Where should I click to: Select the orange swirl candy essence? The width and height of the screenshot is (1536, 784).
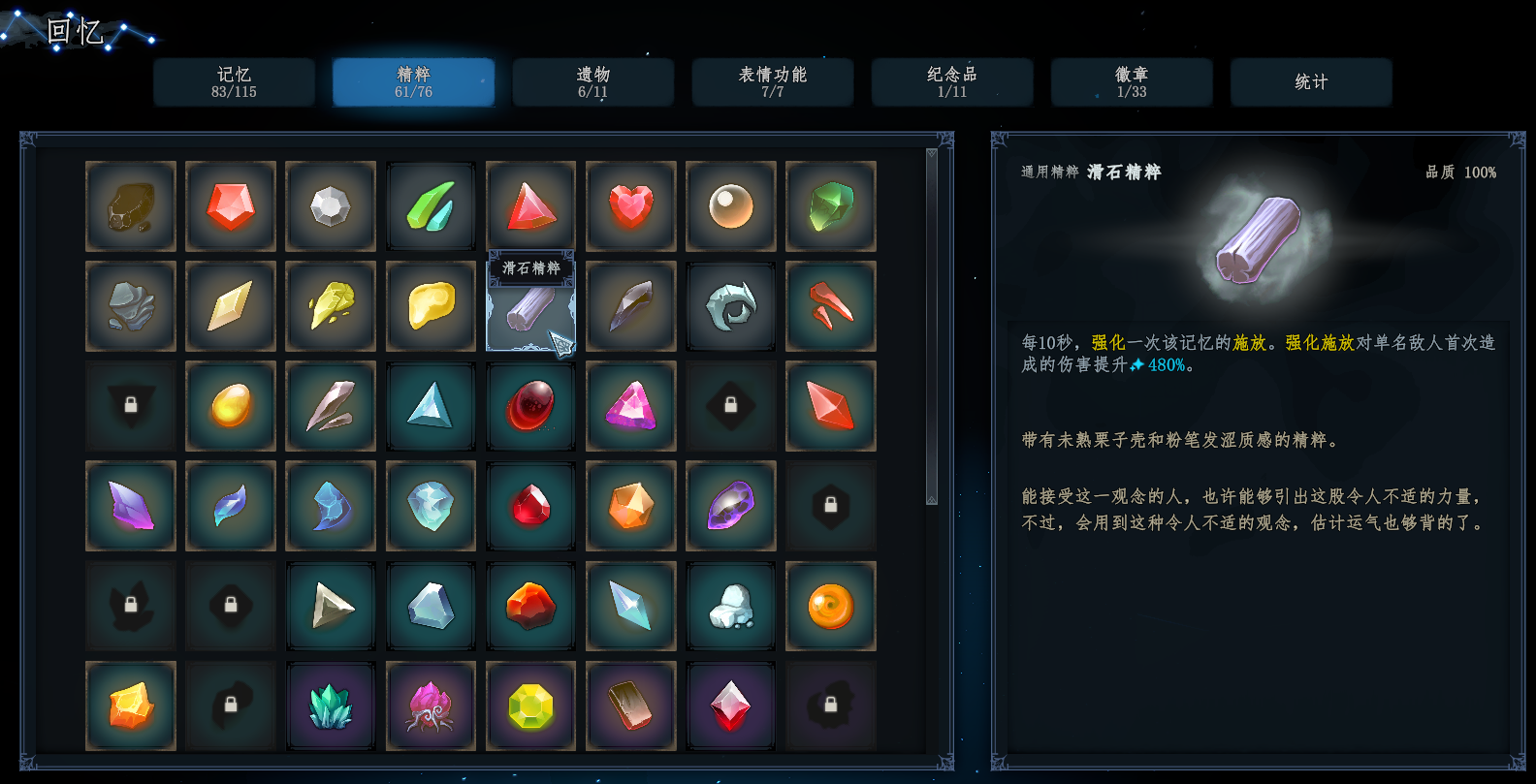[830, 606]
